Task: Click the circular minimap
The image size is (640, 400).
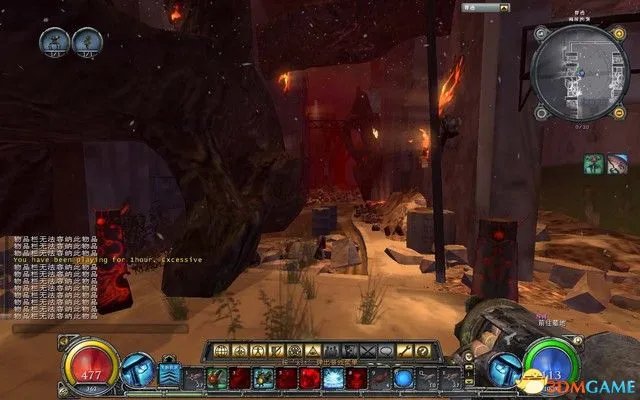Action: pyautogui.click(x=579, y=70)
